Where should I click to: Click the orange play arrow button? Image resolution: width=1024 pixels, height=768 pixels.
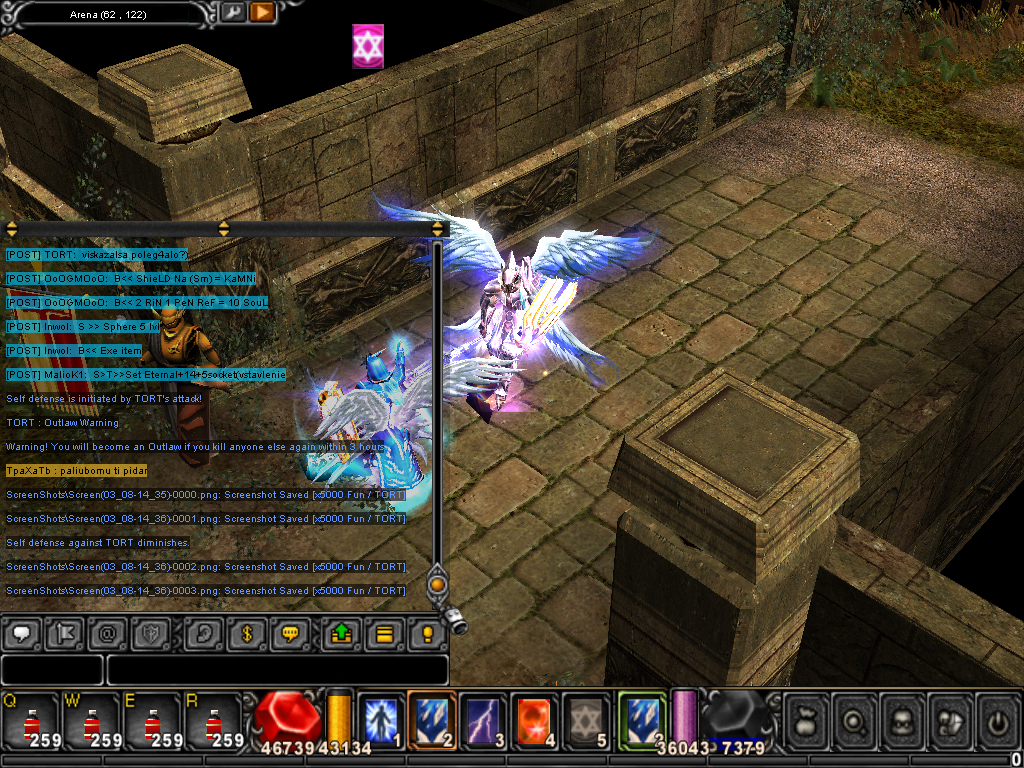pyautogui.click(x=262, y=13)
